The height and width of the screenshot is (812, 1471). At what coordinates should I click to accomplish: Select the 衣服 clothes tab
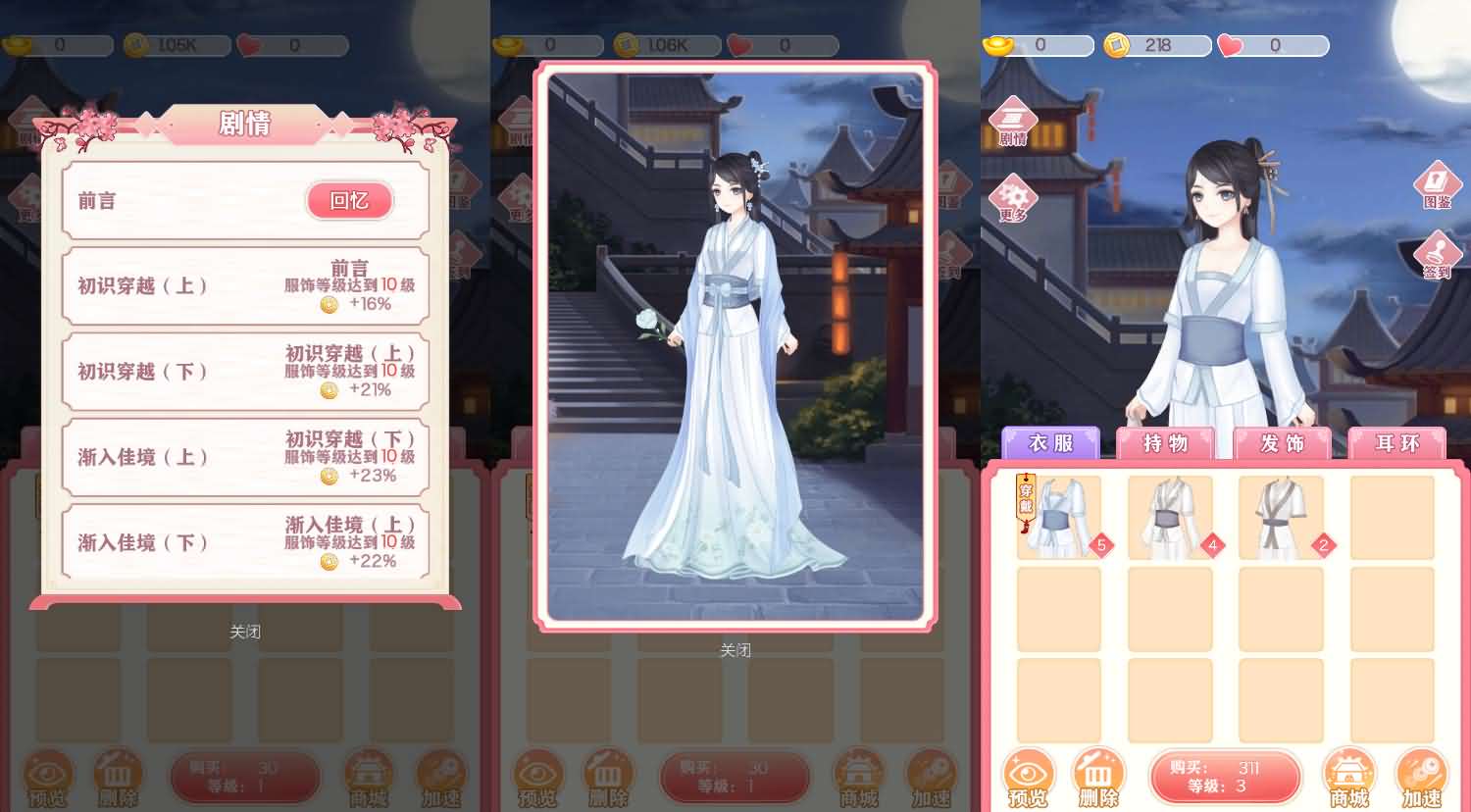[1052, 443]
